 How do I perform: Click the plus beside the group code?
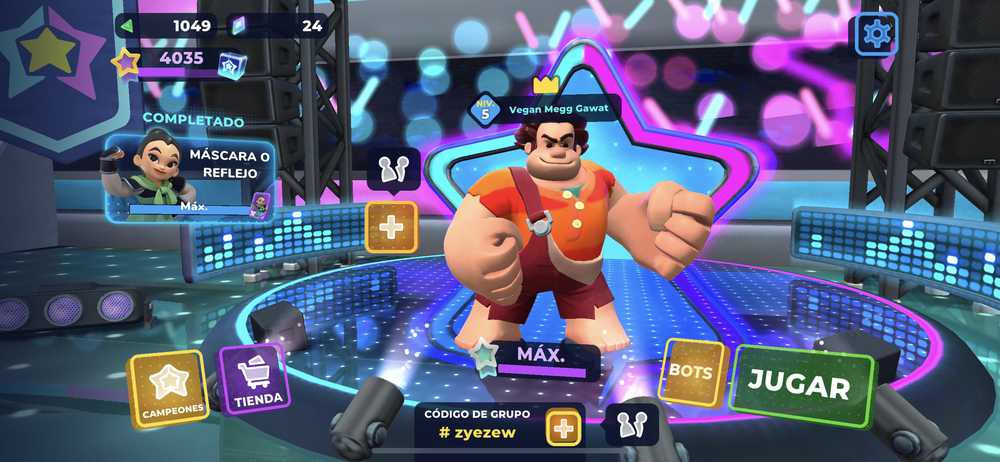pos(564,429)
